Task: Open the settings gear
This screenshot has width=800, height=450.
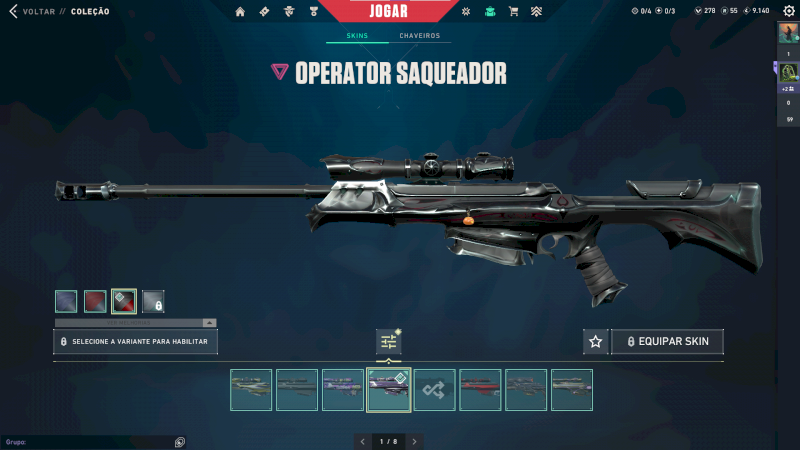Action: point(788,11)
